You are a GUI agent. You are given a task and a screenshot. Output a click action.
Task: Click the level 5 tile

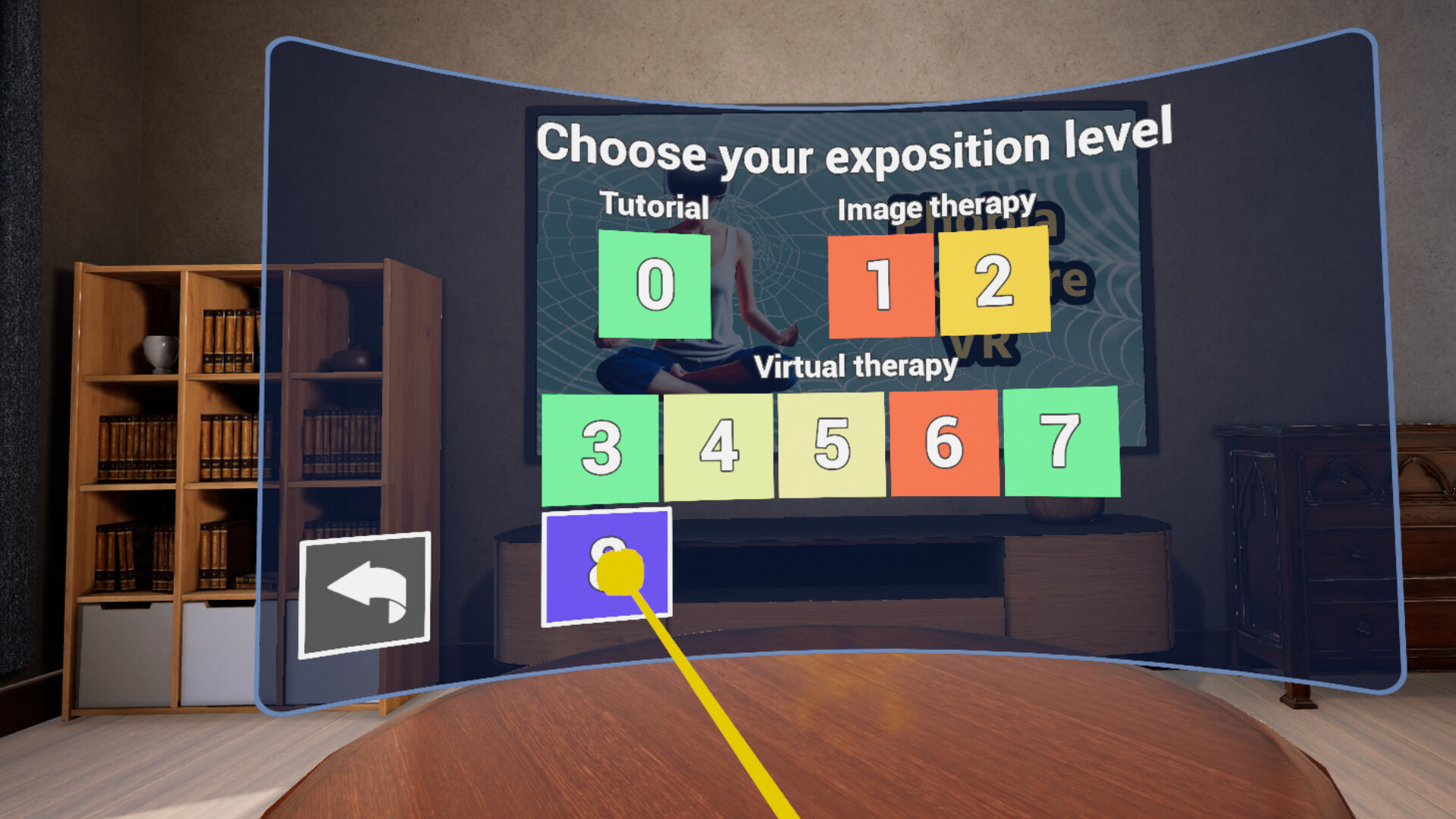830,446
